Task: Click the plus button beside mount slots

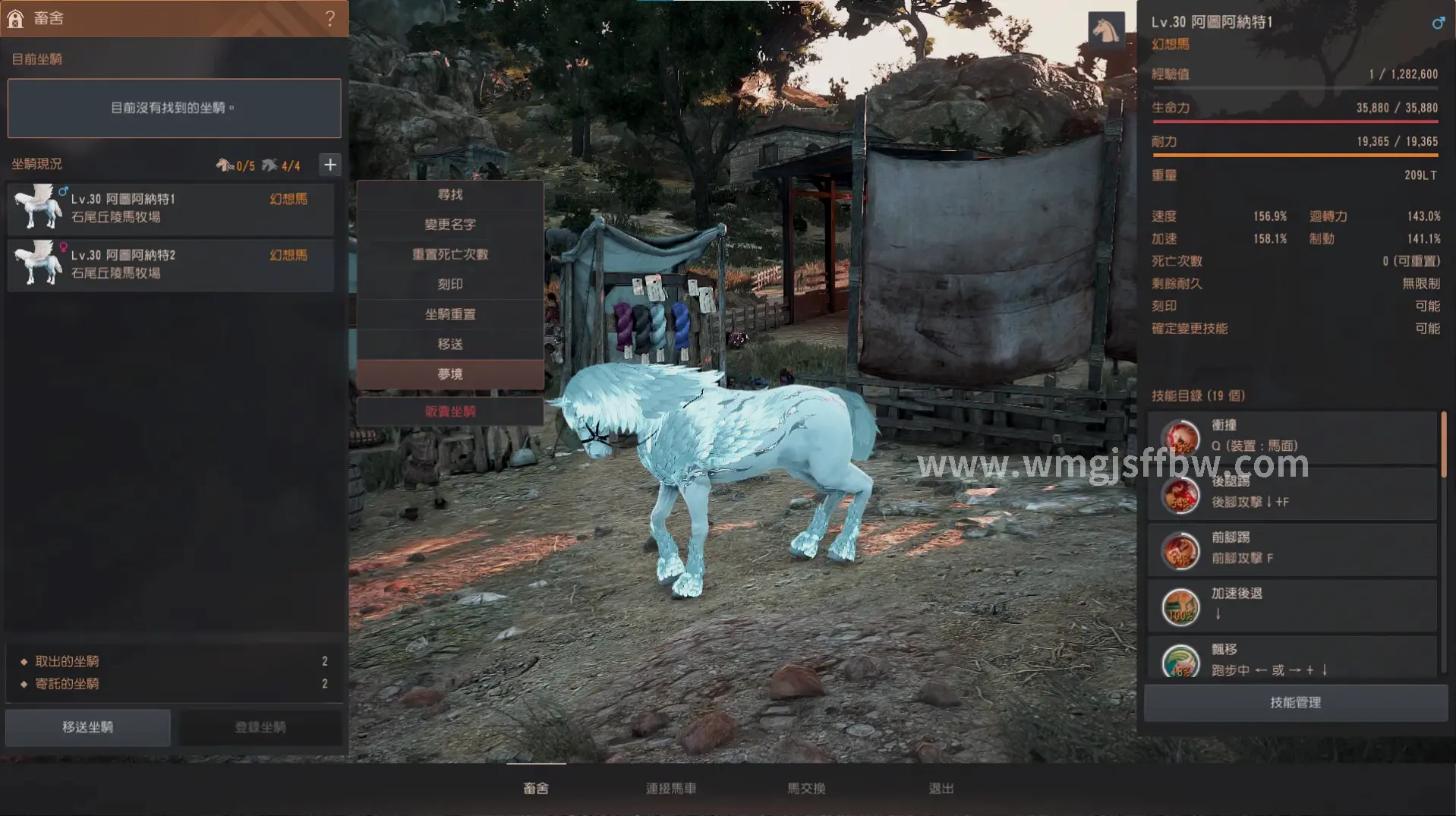Action: click(329, 165)
